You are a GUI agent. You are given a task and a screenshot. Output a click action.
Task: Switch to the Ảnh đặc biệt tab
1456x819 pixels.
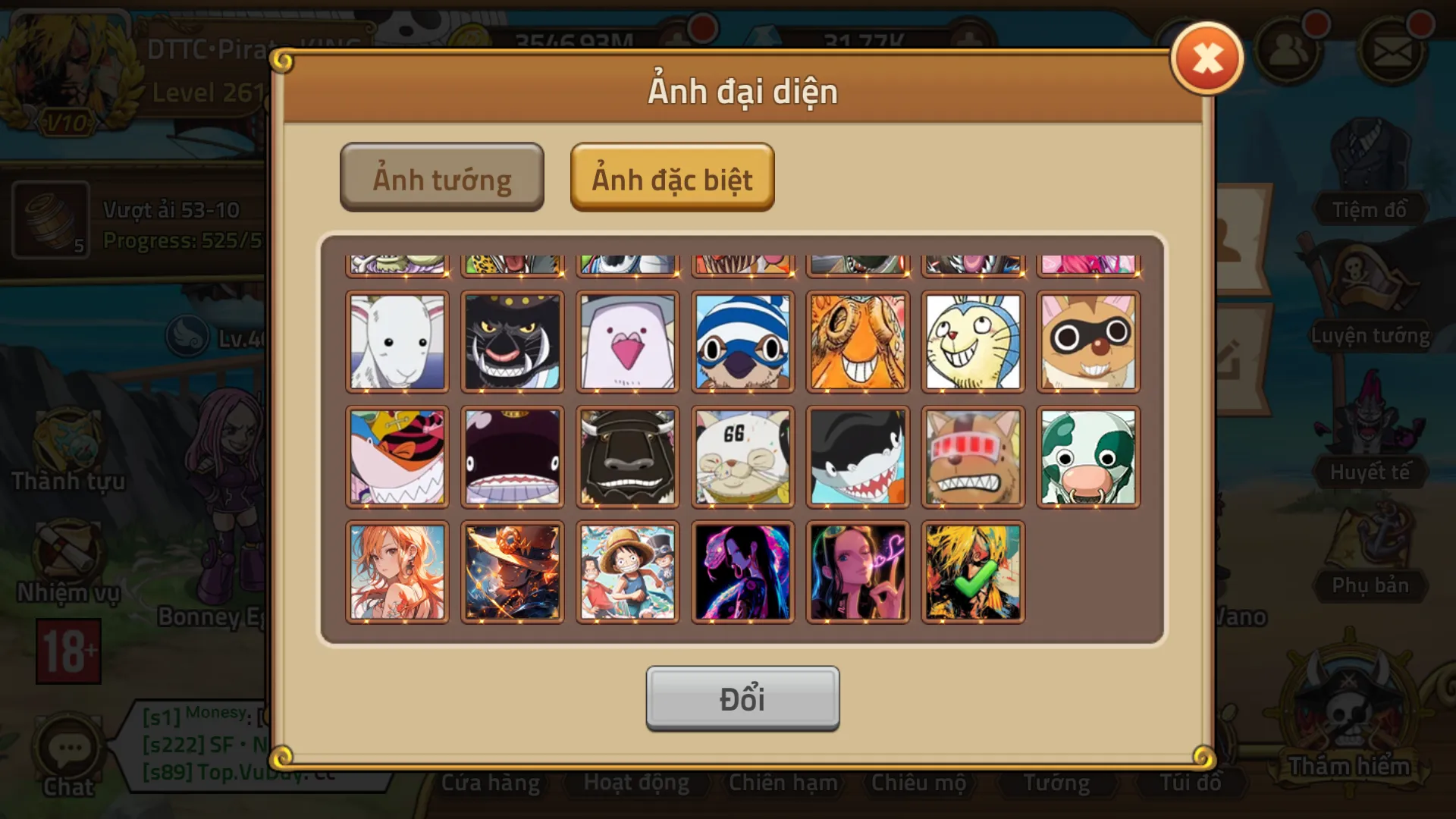coord(672,178)
